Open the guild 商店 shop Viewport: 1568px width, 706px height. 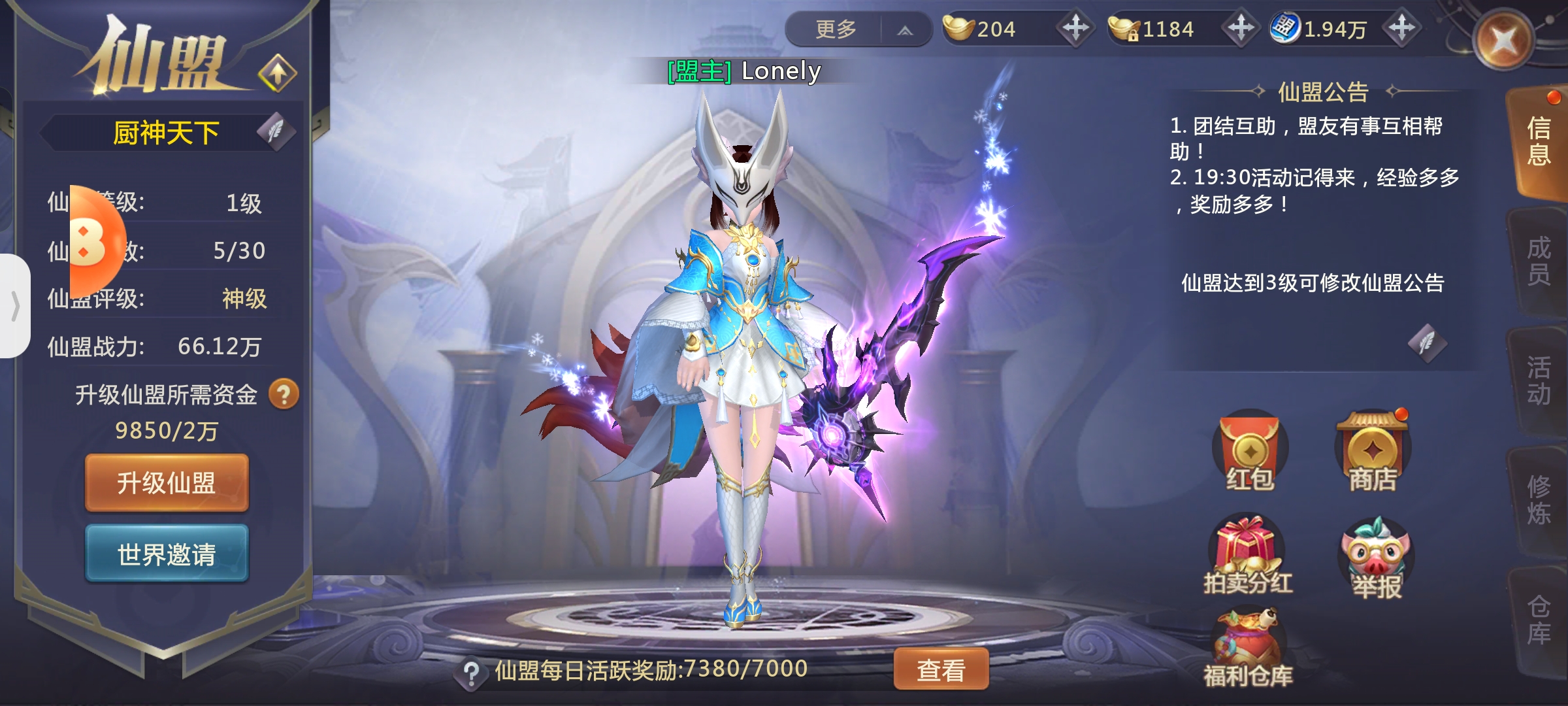1373,451
